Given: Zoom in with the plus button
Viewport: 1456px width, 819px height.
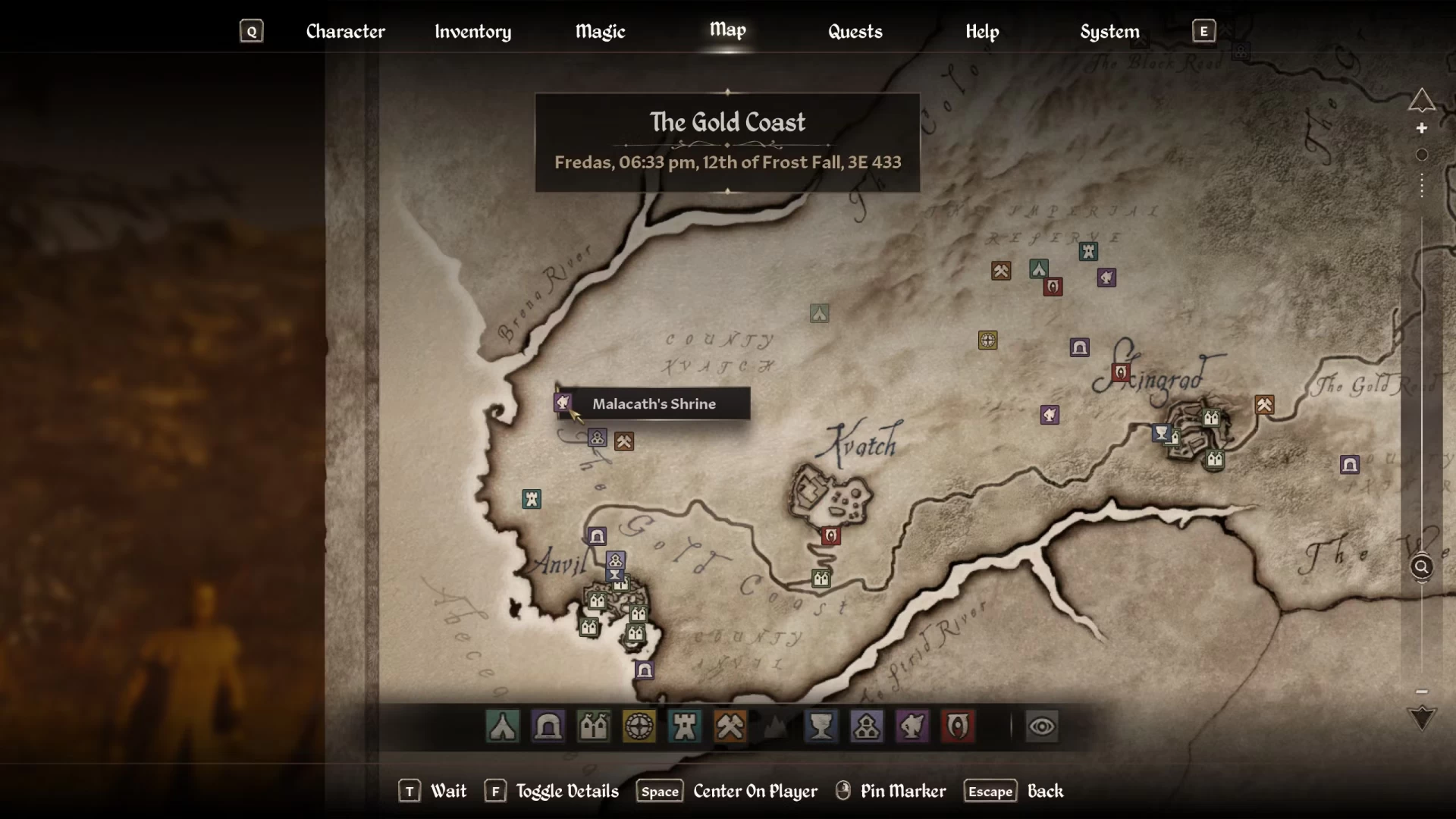Looking at the screenshot, I should pyautogui.click(x=1422, y=128).
